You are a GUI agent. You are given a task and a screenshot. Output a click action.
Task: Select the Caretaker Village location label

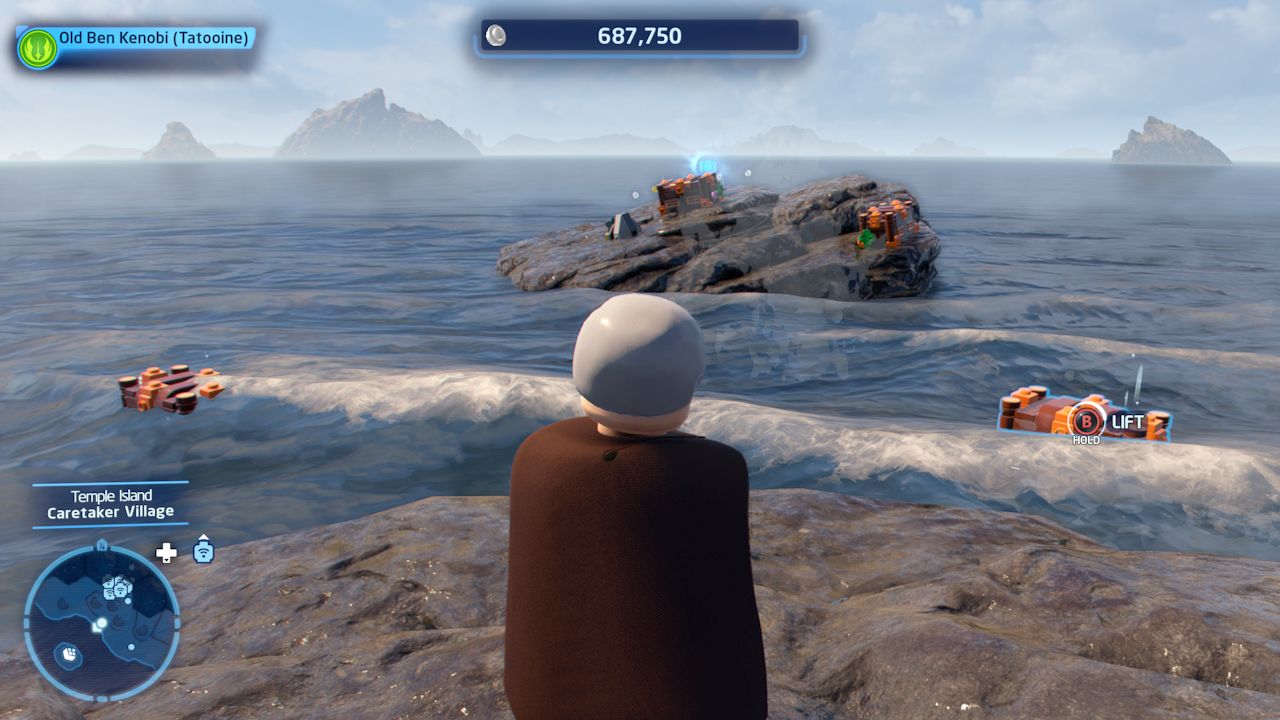(111, 510)
